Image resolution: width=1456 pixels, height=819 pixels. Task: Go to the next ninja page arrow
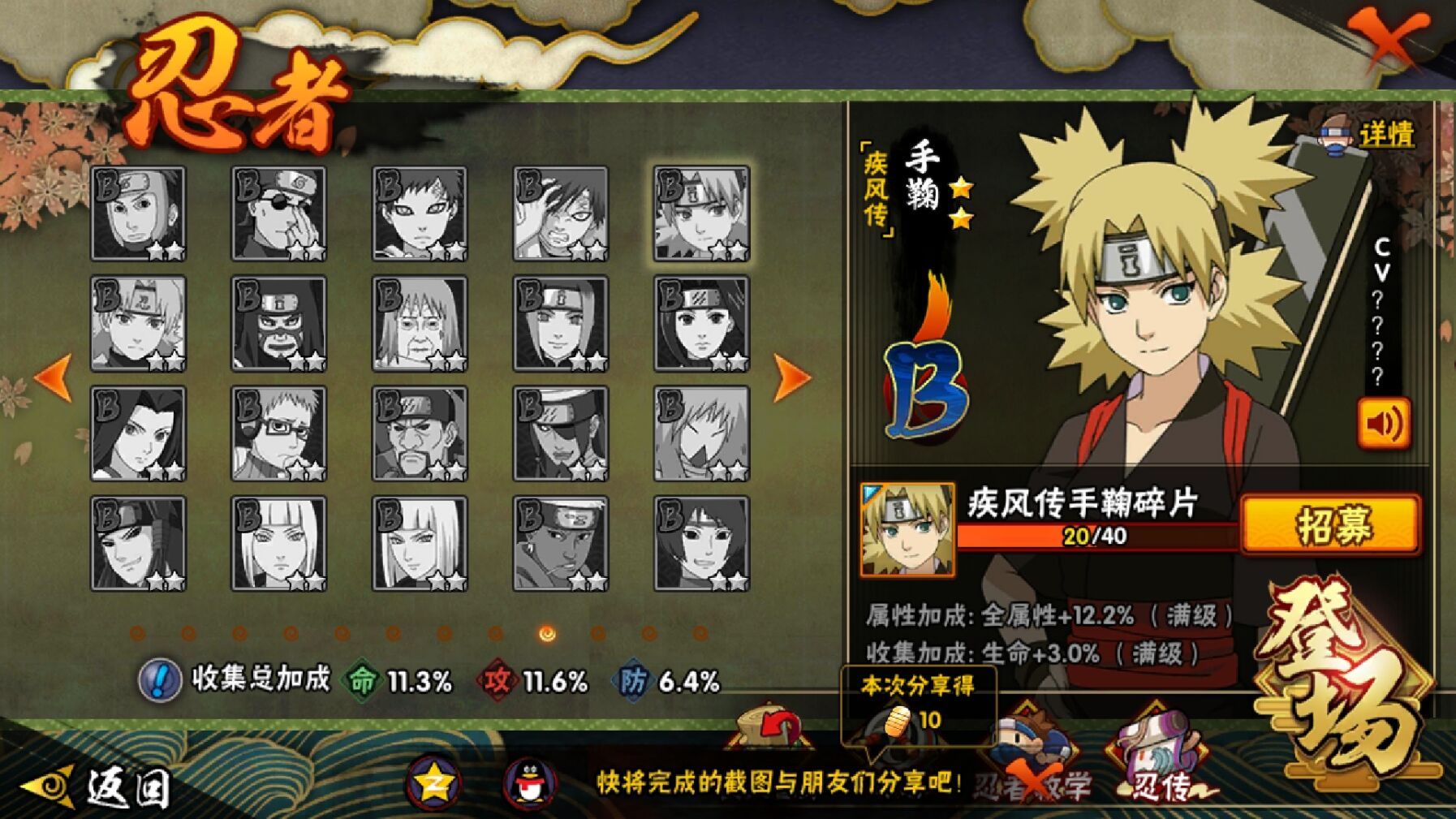791,377
